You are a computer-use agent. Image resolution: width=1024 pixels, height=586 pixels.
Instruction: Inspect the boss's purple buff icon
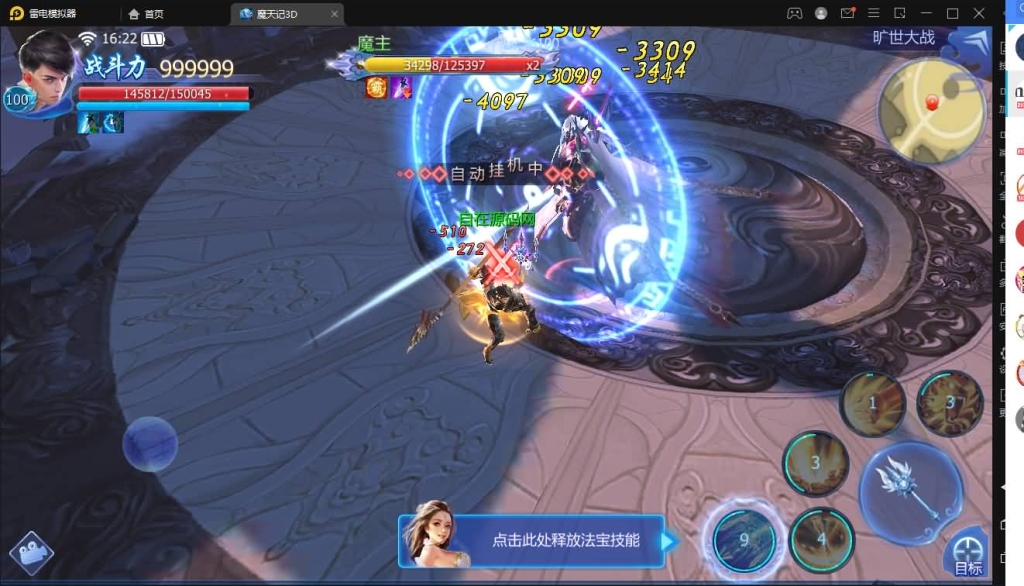click(402, 88)
